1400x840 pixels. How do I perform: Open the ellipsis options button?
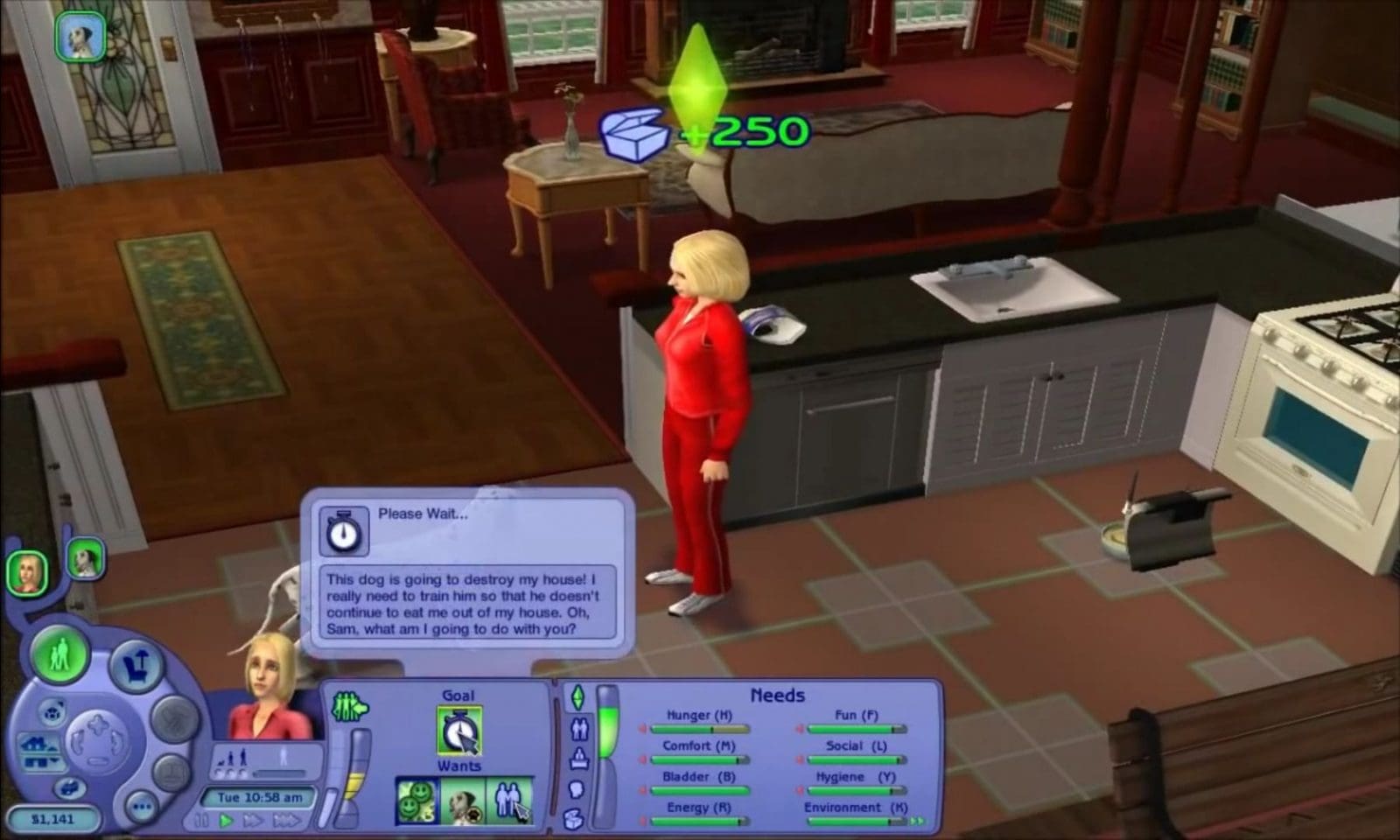click(x=140, y=806)
